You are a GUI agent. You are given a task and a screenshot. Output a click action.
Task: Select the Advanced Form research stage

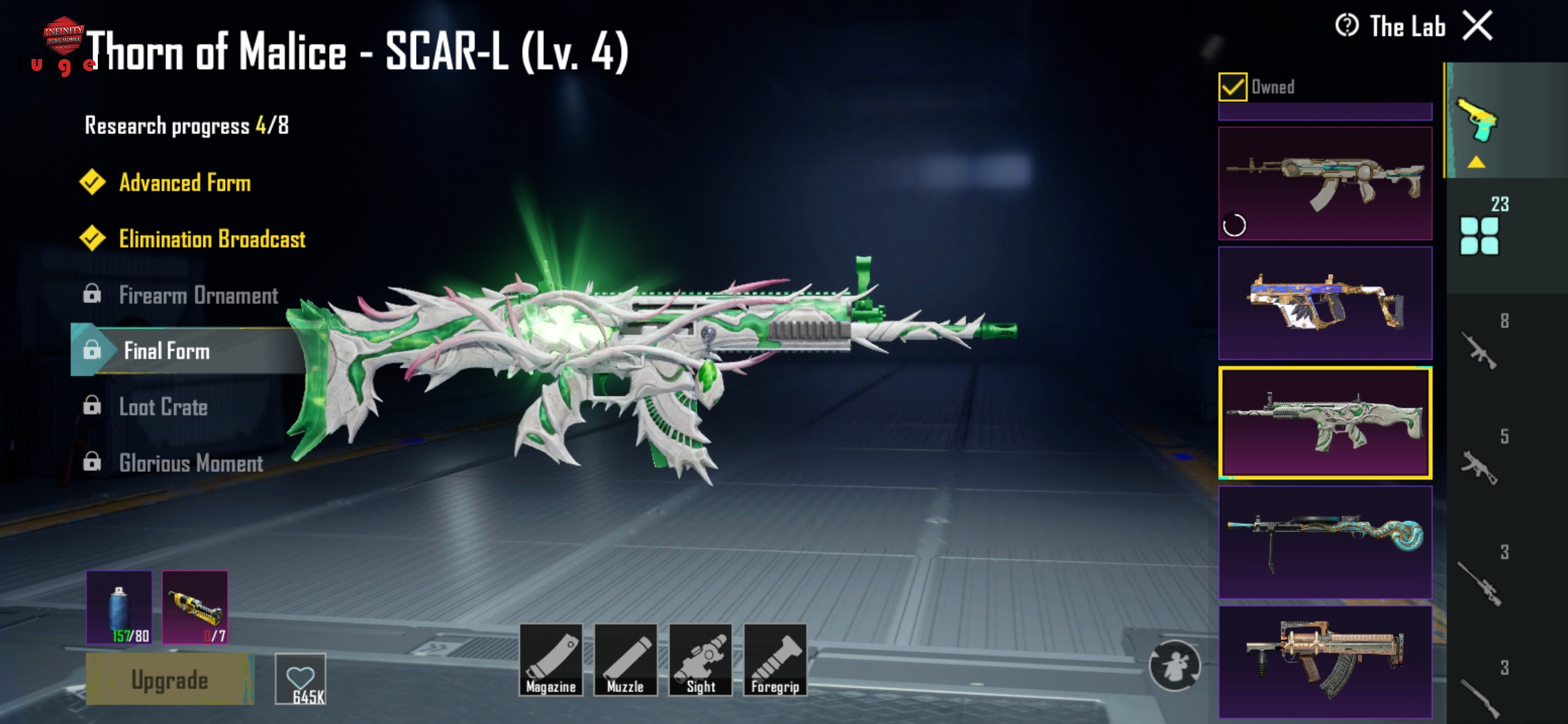point(184,183)
